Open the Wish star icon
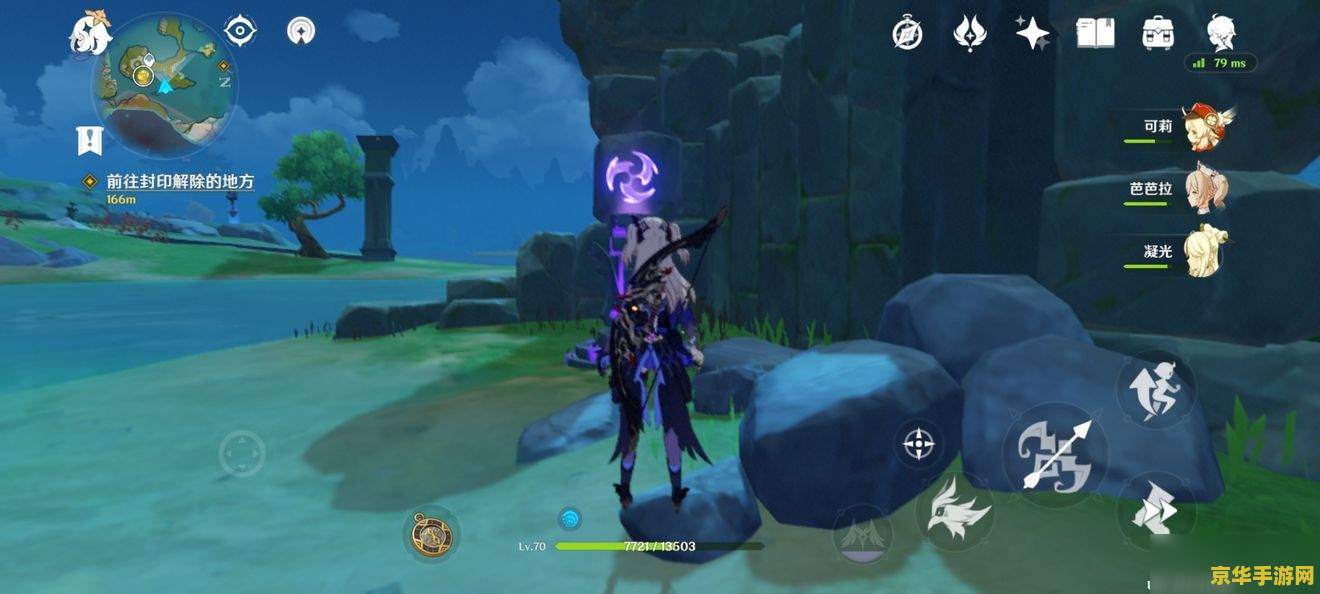 click(1032, 33)
